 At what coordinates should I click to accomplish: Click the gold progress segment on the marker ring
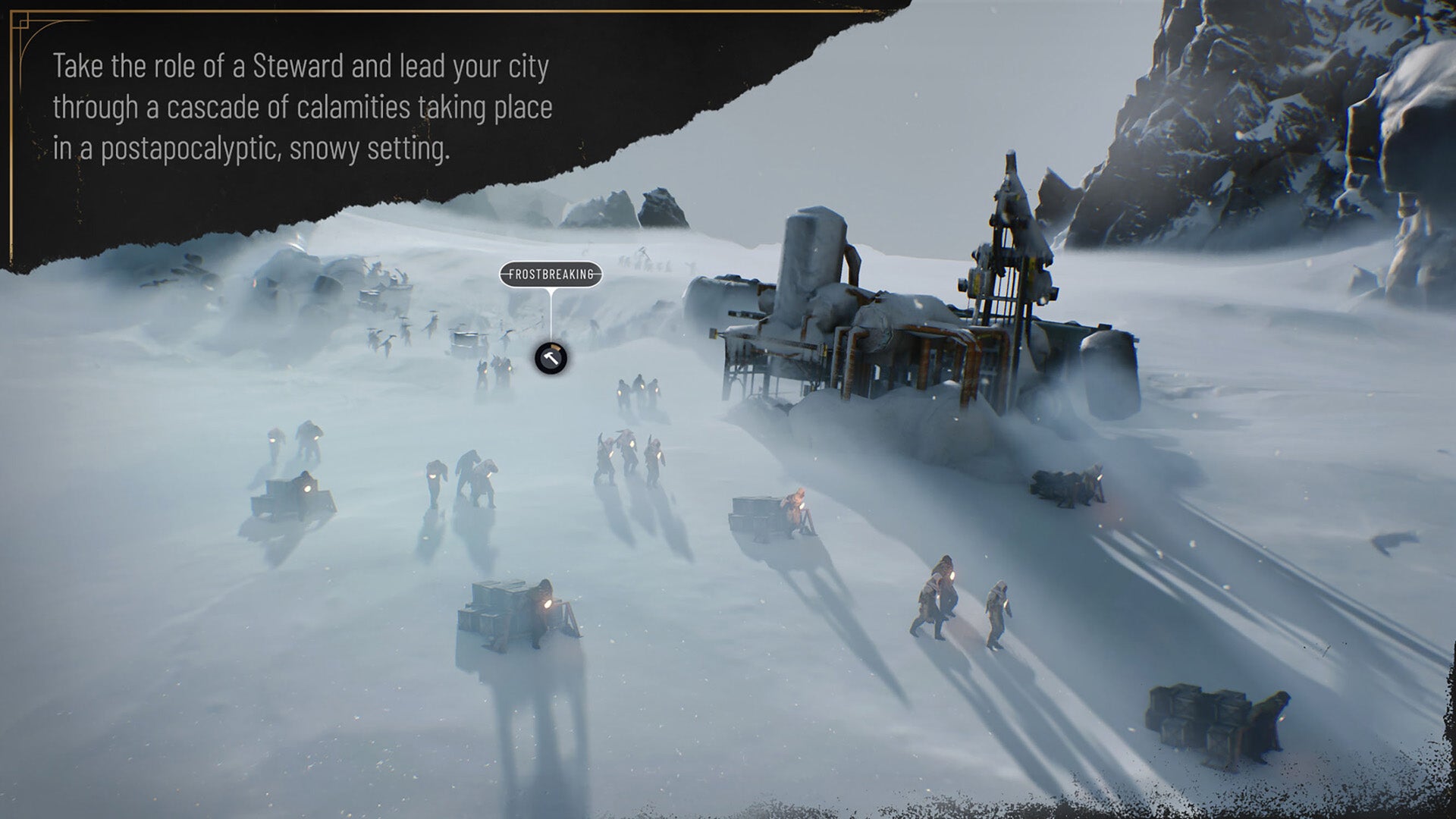[556, 347]
